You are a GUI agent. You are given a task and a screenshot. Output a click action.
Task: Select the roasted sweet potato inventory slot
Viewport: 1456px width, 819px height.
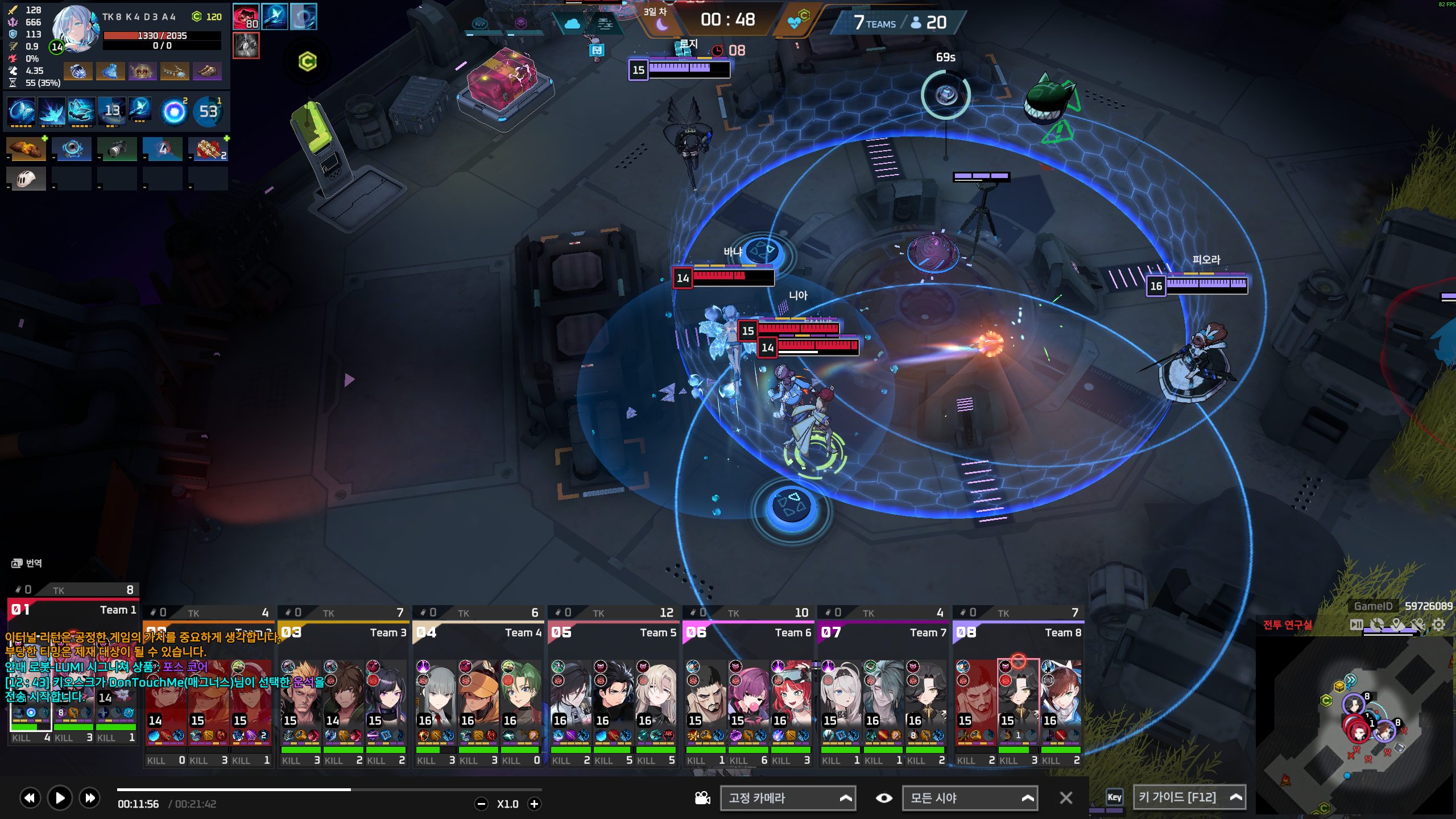click(x=26, y=149)
